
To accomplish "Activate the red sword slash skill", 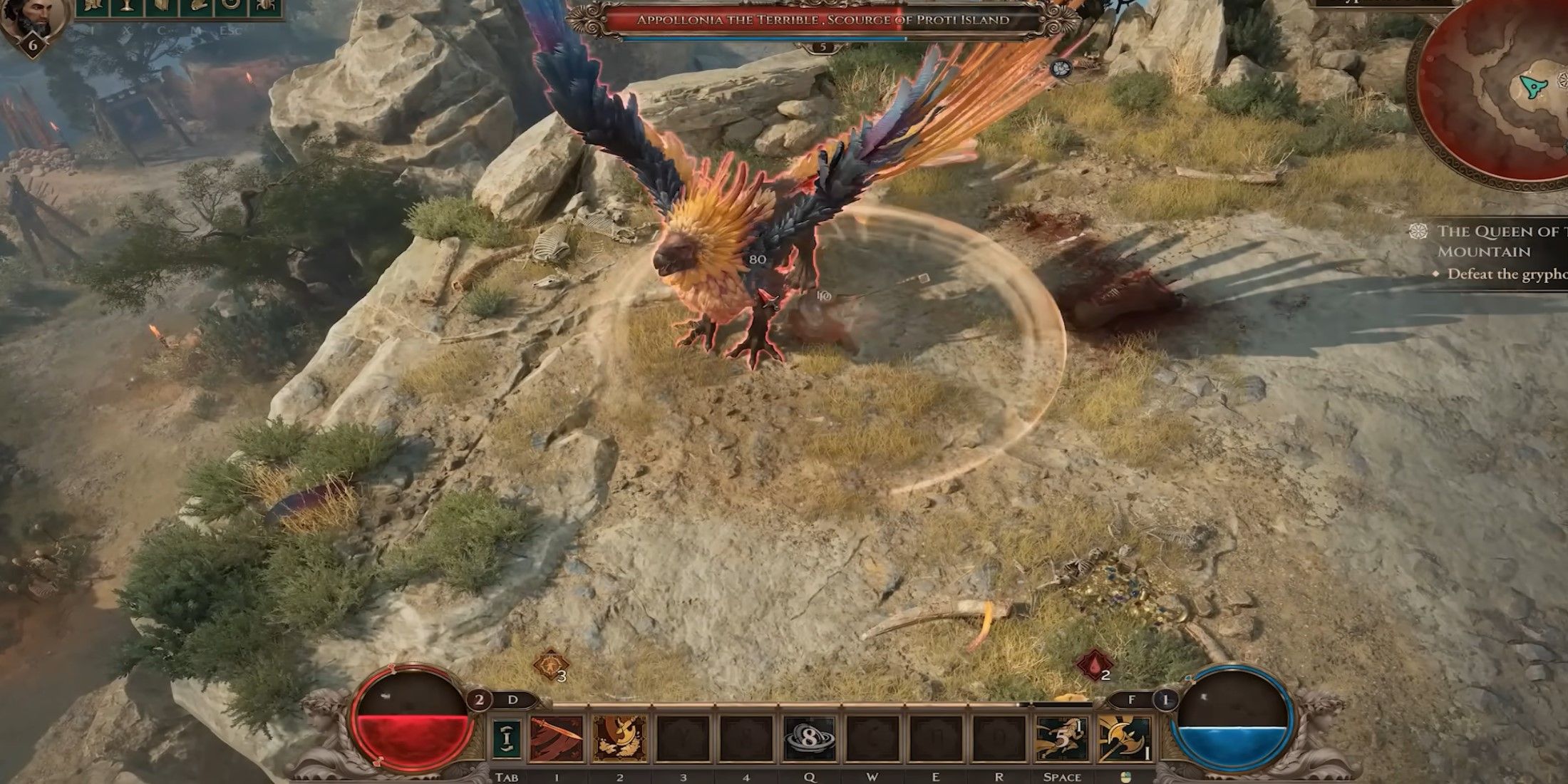I will 557,739.
